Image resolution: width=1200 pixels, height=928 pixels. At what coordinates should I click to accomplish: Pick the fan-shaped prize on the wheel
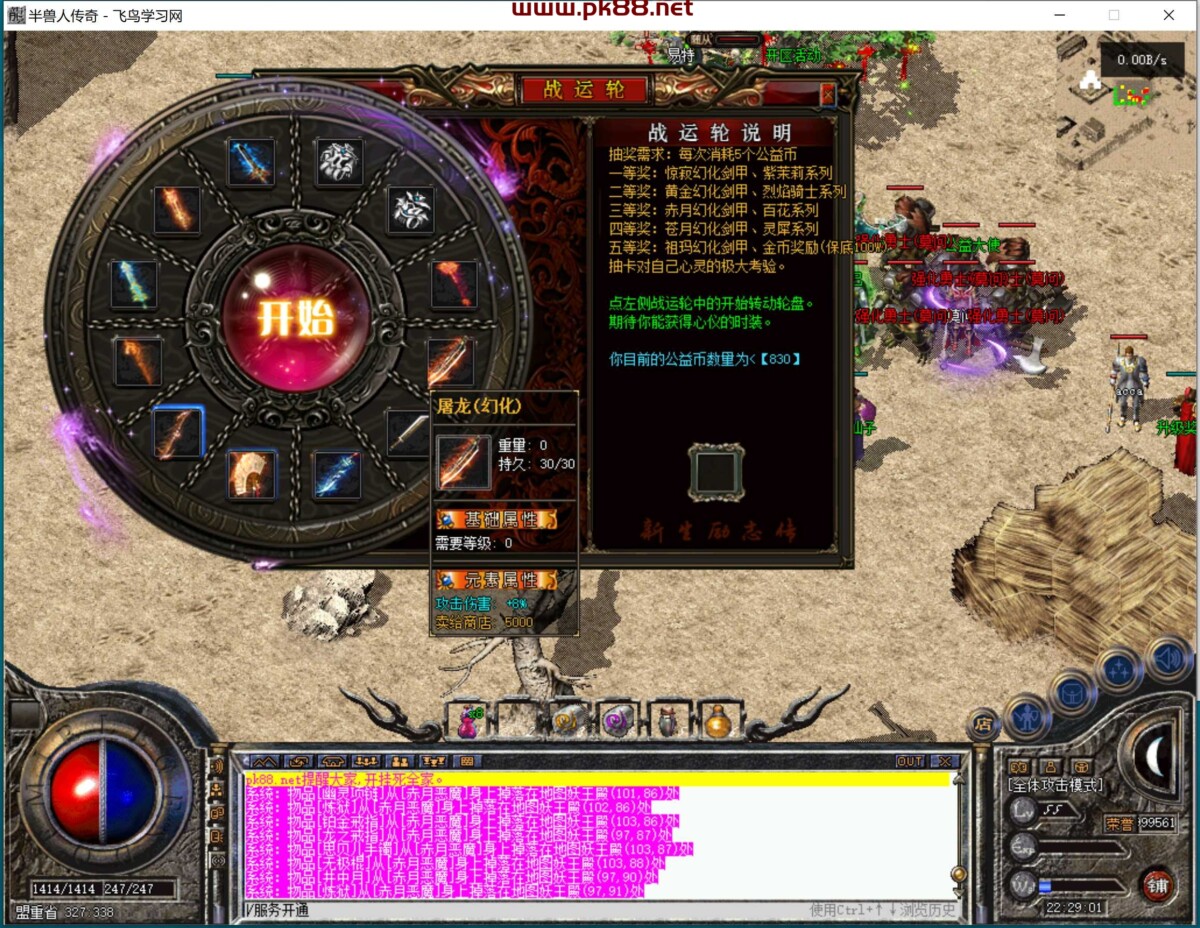pos(251,473)
